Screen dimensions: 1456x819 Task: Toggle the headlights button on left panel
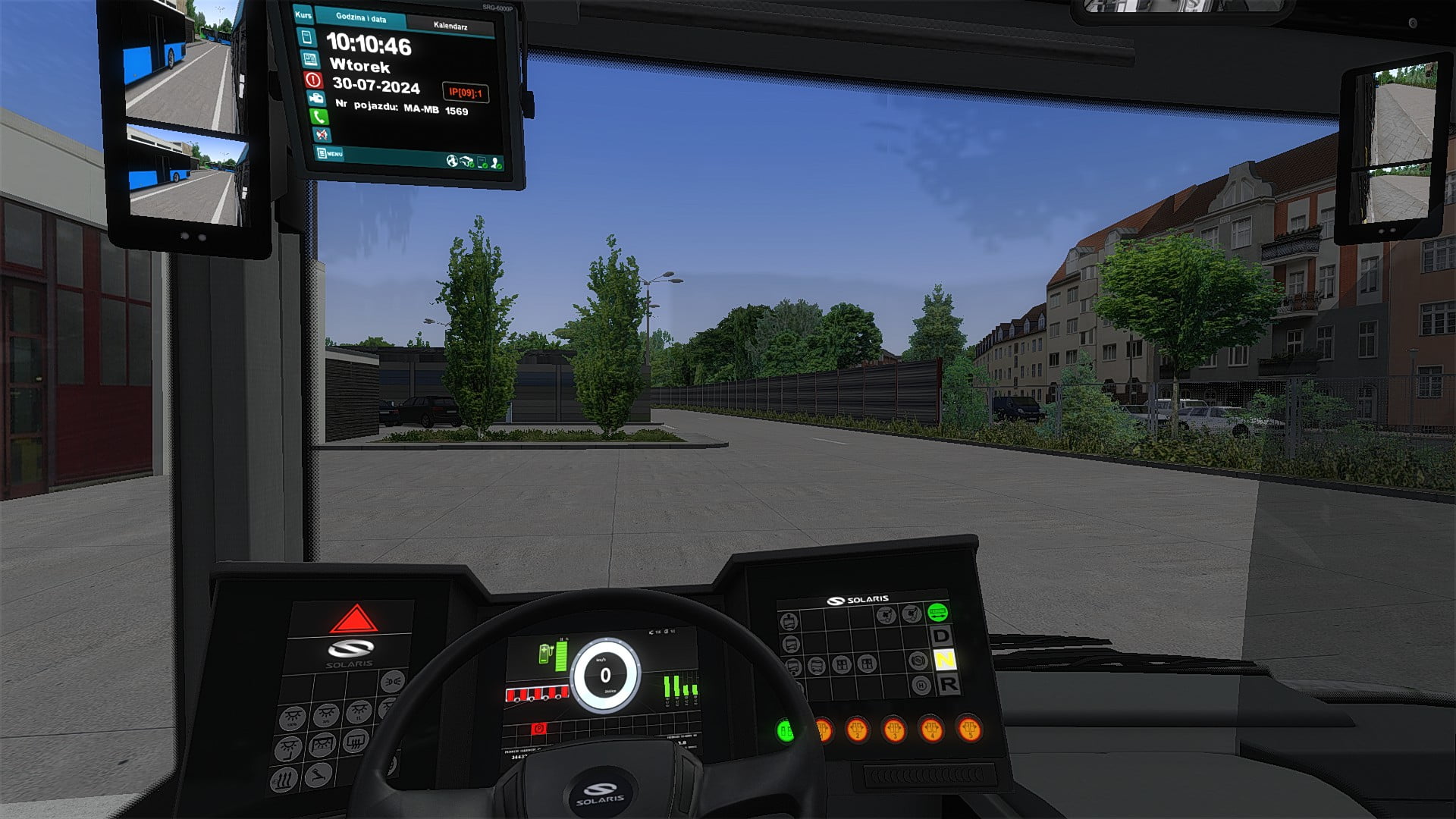pos(391,682)
